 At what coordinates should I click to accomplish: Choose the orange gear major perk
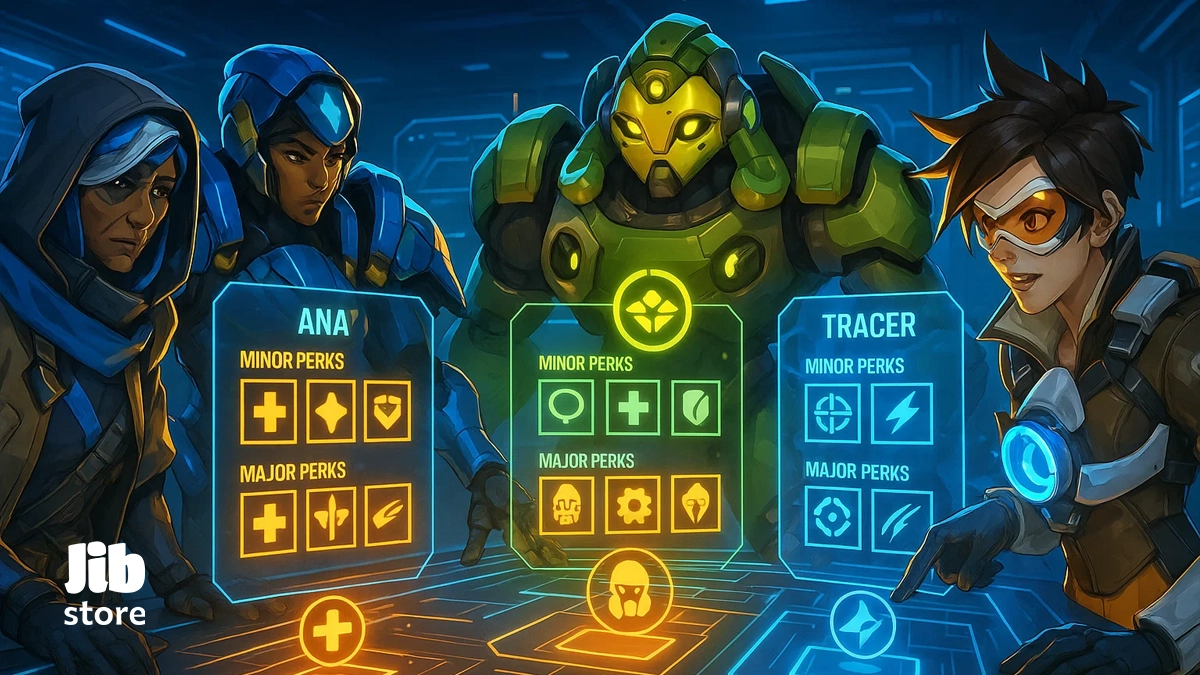click(632, 504)
